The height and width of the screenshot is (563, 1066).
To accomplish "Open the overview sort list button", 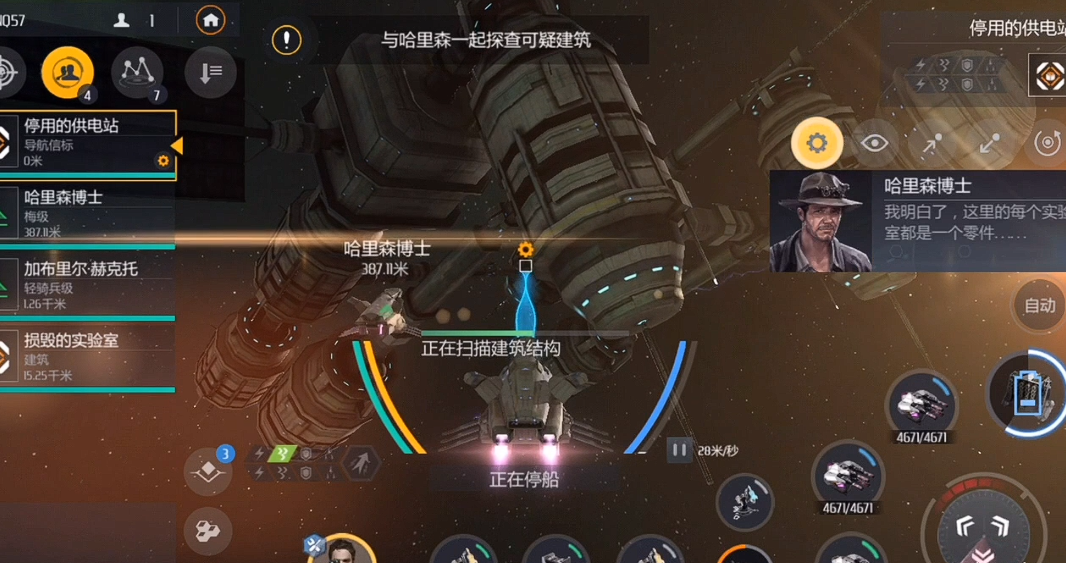I will [210, 71].
